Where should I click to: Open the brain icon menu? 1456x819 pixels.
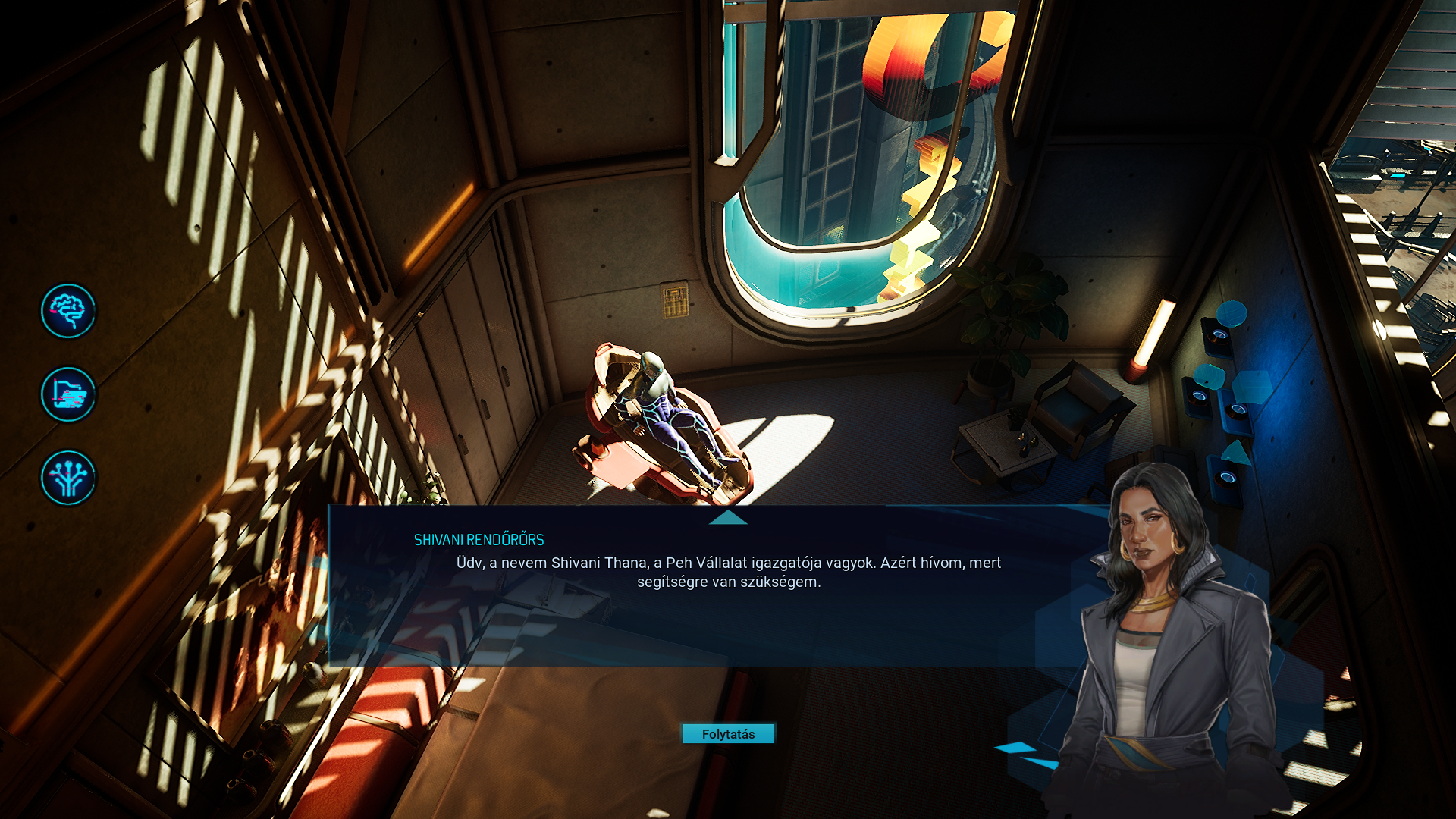(68, 311)
